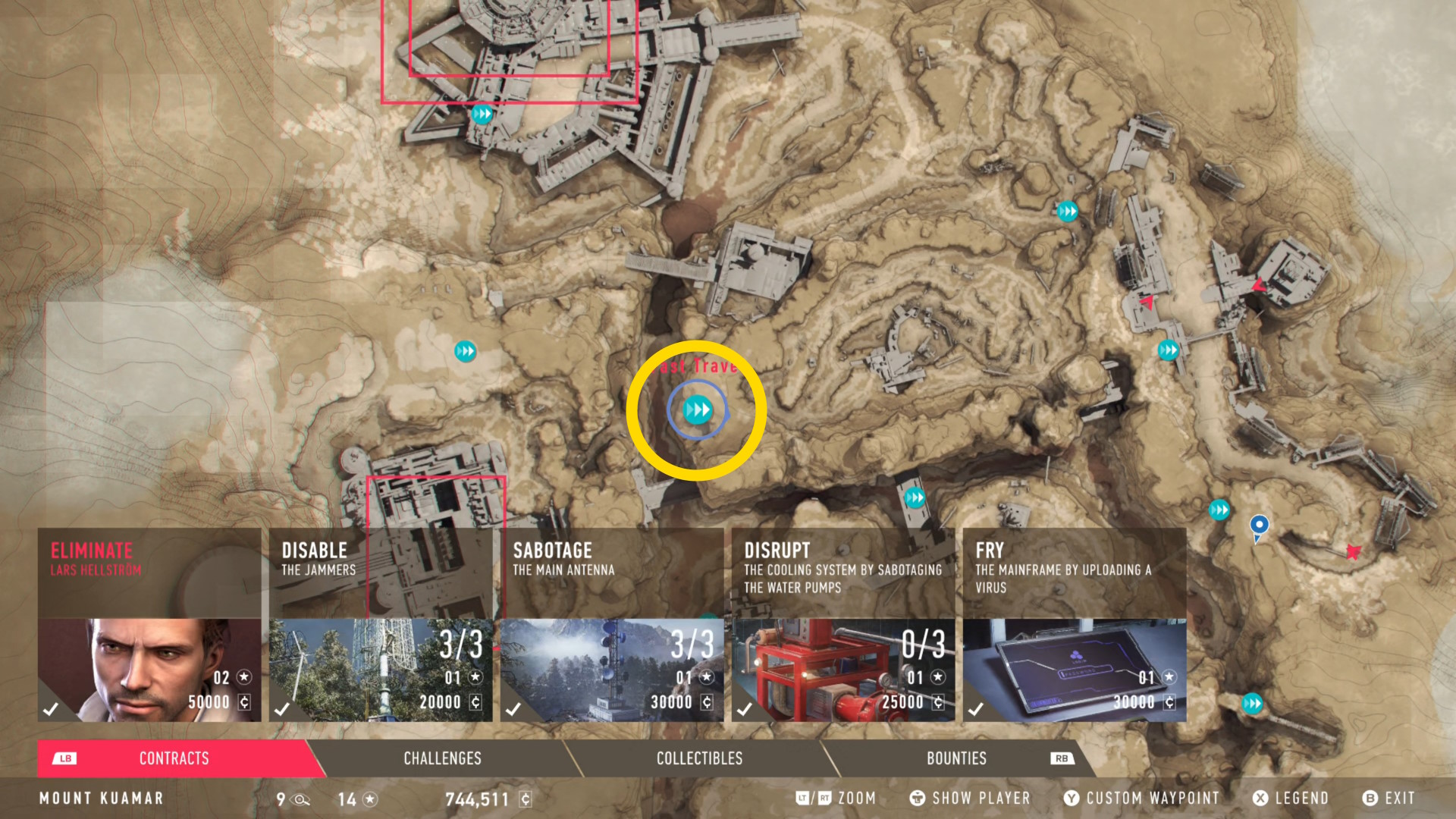Viewport: 1456px width, 819px height.
Task: Choose the Disable the Jammers contract card
Action: pyautogui.click(x=381, y=625)
